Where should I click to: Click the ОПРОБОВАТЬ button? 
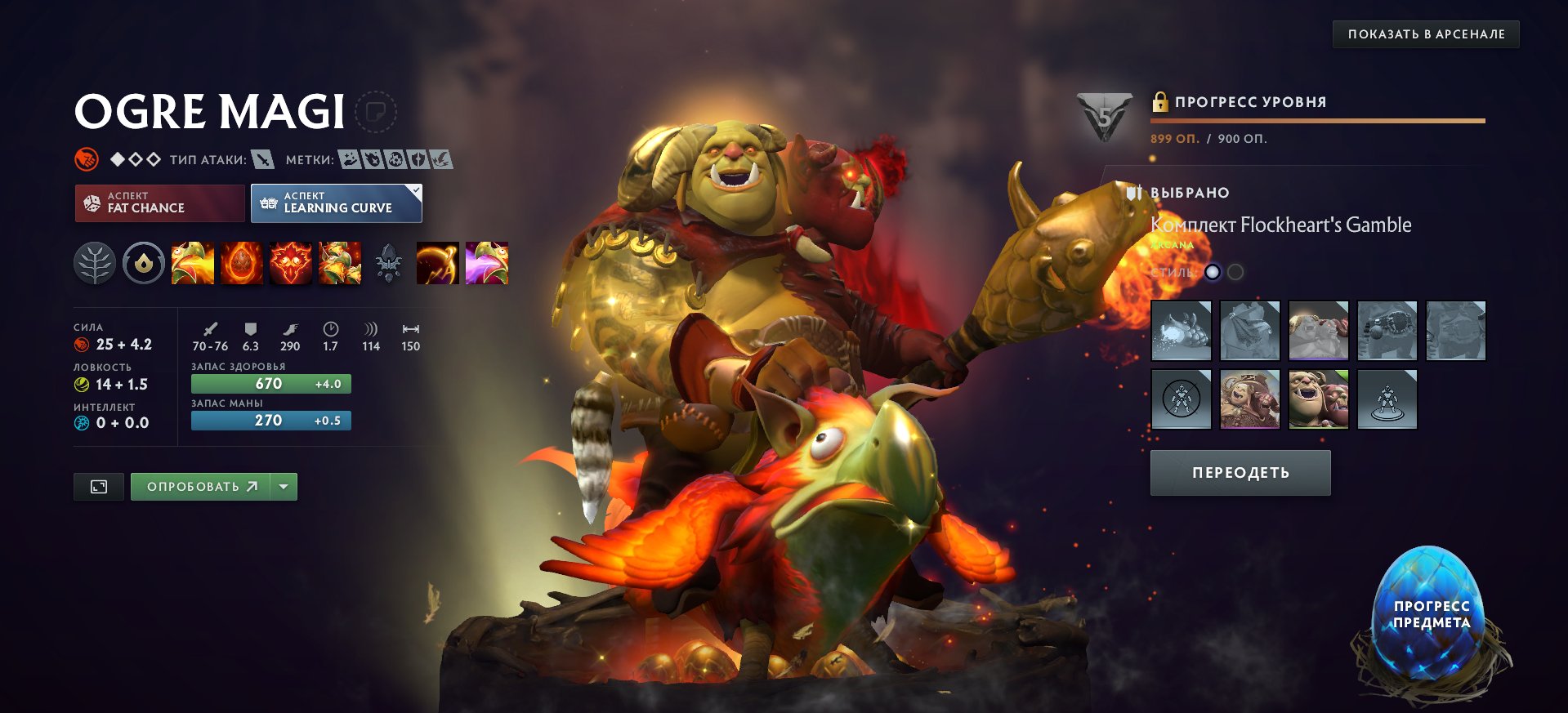pos(200,485)
